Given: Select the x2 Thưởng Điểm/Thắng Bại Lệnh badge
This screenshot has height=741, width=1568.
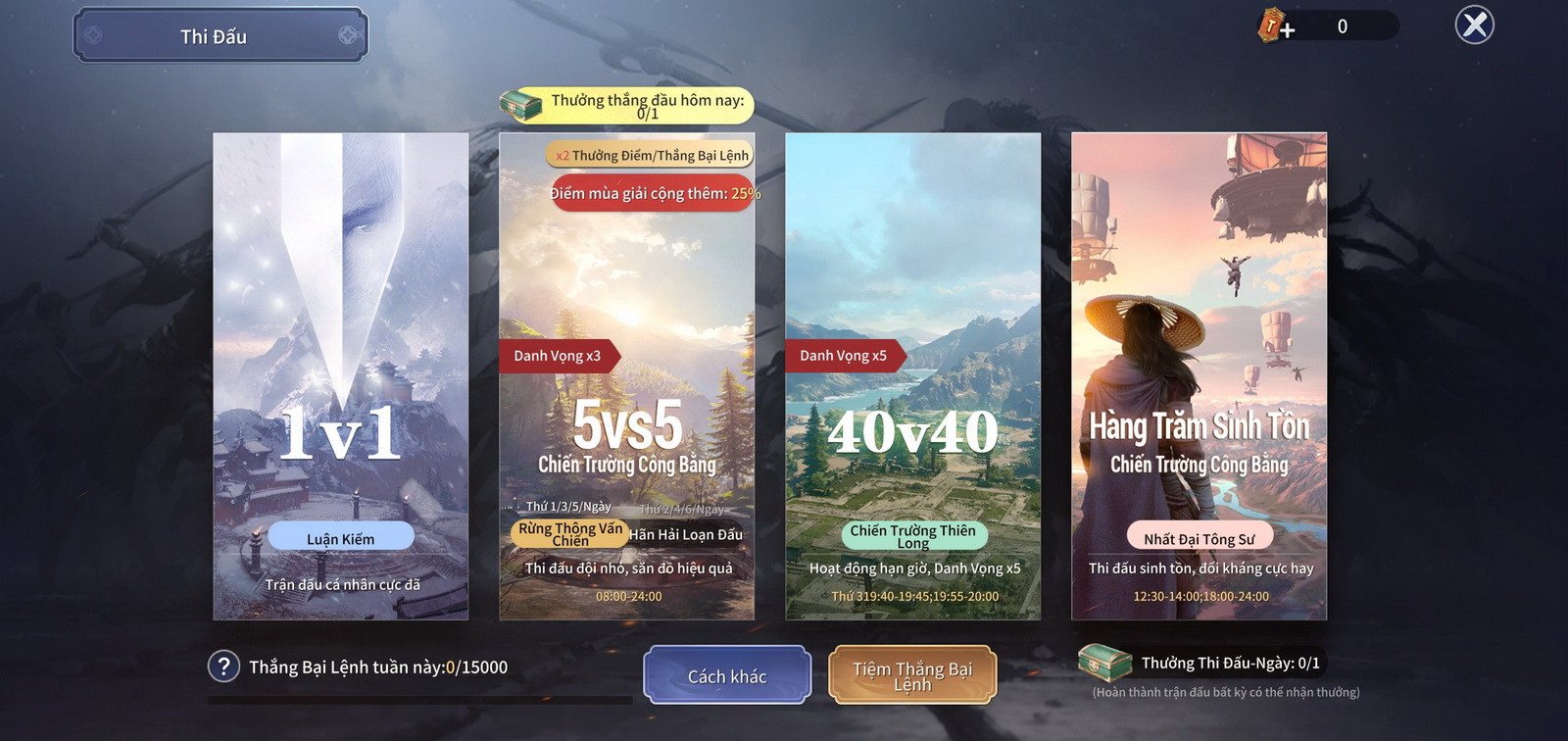Looking at the screenshot, I should (649, 155).
